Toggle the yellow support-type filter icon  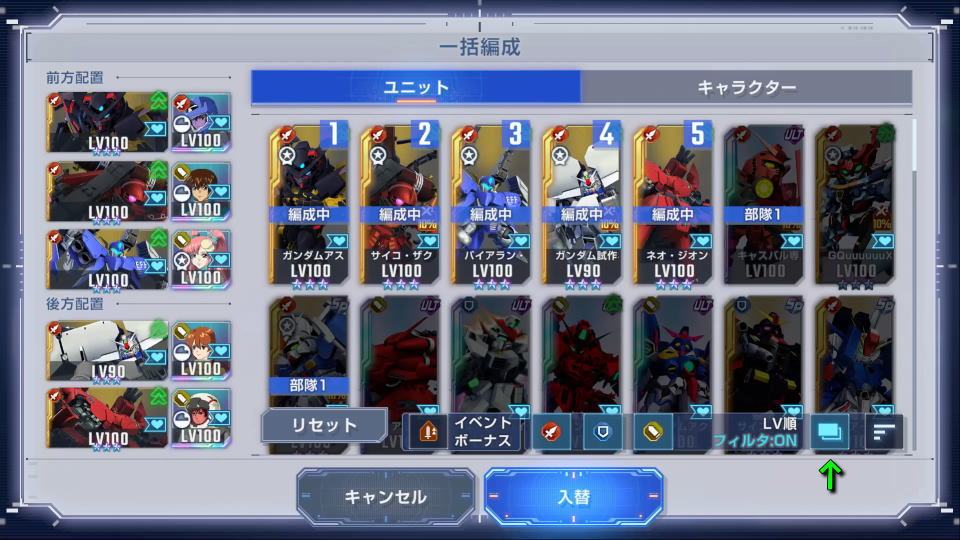click(x=653, y=432)
